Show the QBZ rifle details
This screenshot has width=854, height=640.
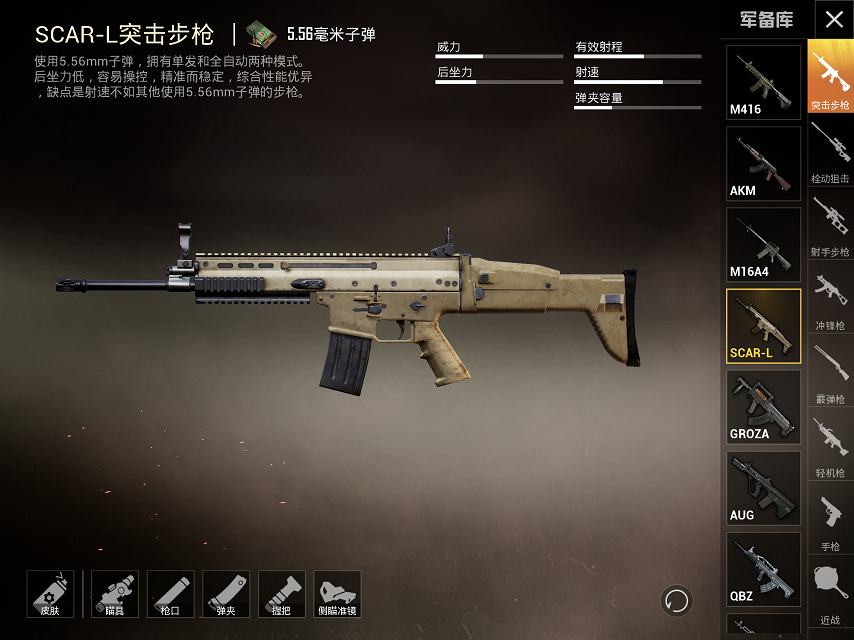point(763,568)
